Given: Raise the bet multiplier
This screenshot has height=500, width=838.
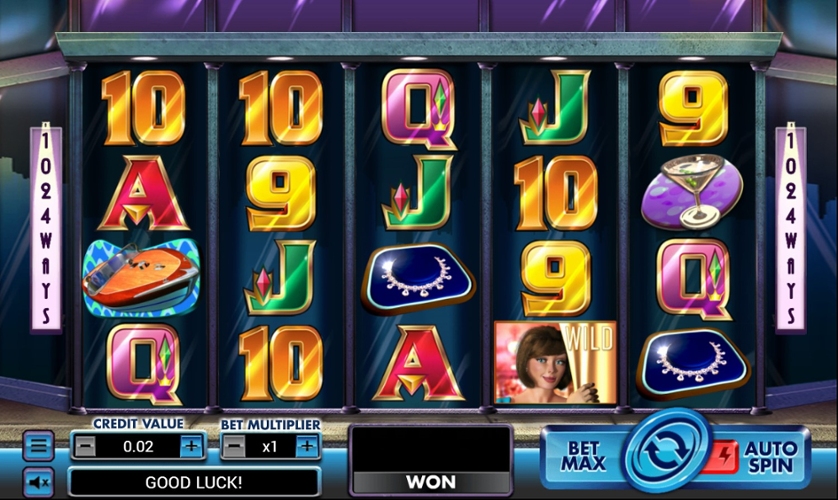Looking at the screenshot, I should (x=307, y=446).
